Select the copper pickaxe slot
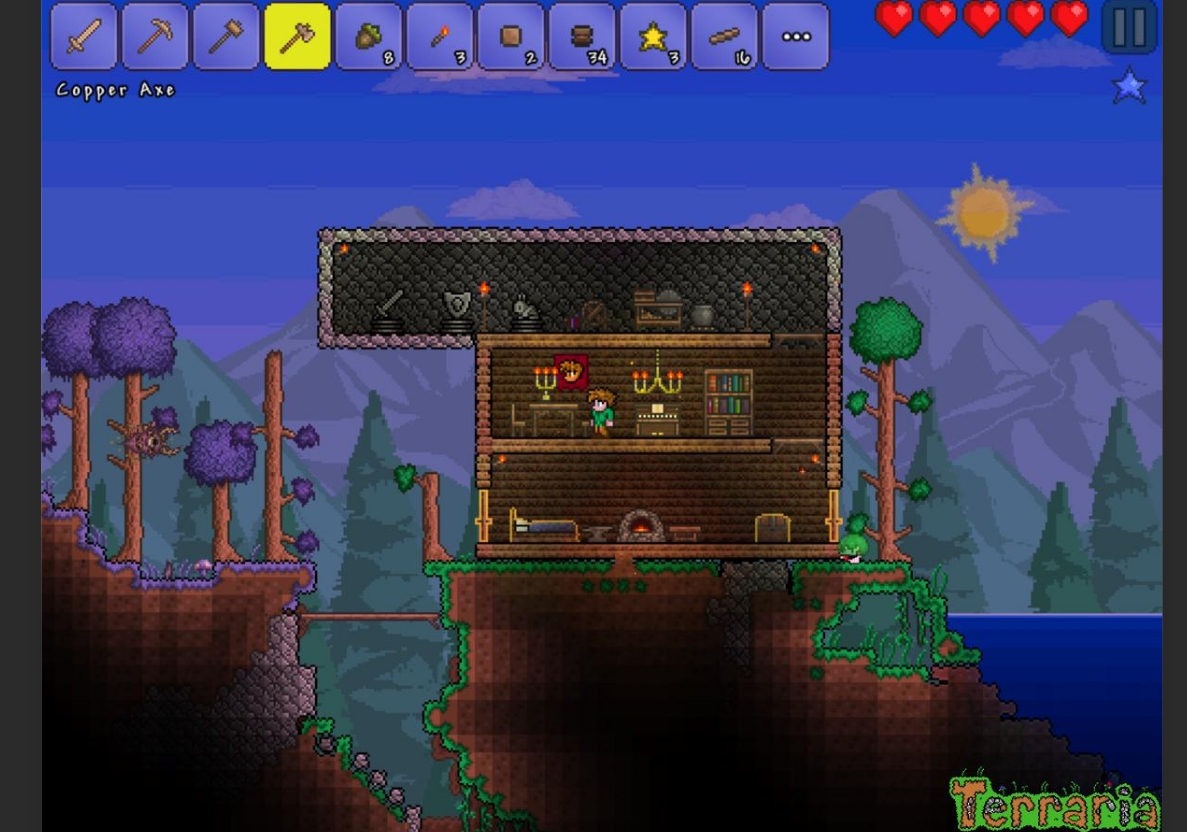The image size is (1187, 832). point(155,37)
